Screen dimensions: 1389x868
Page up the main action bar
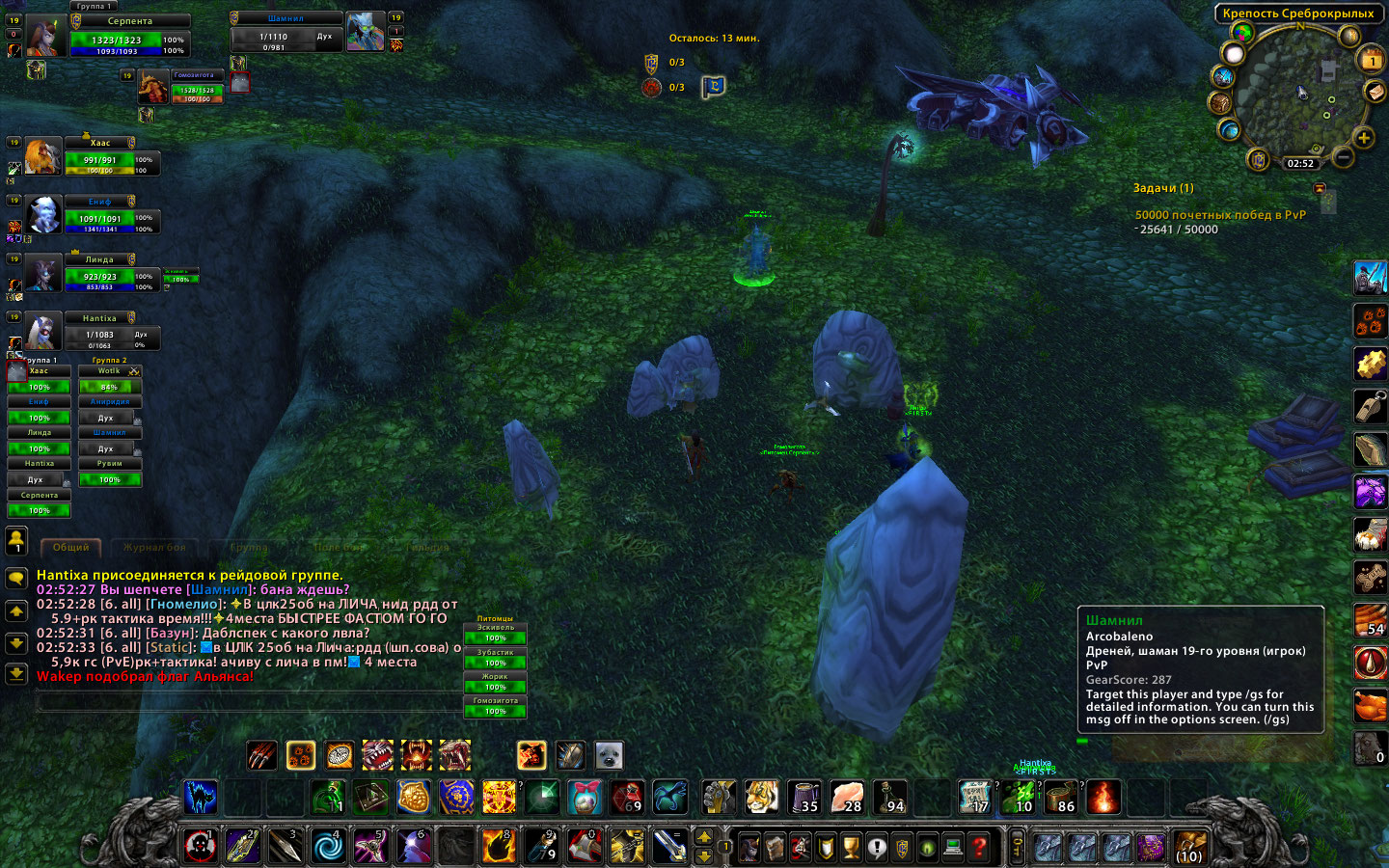[704, 837]
